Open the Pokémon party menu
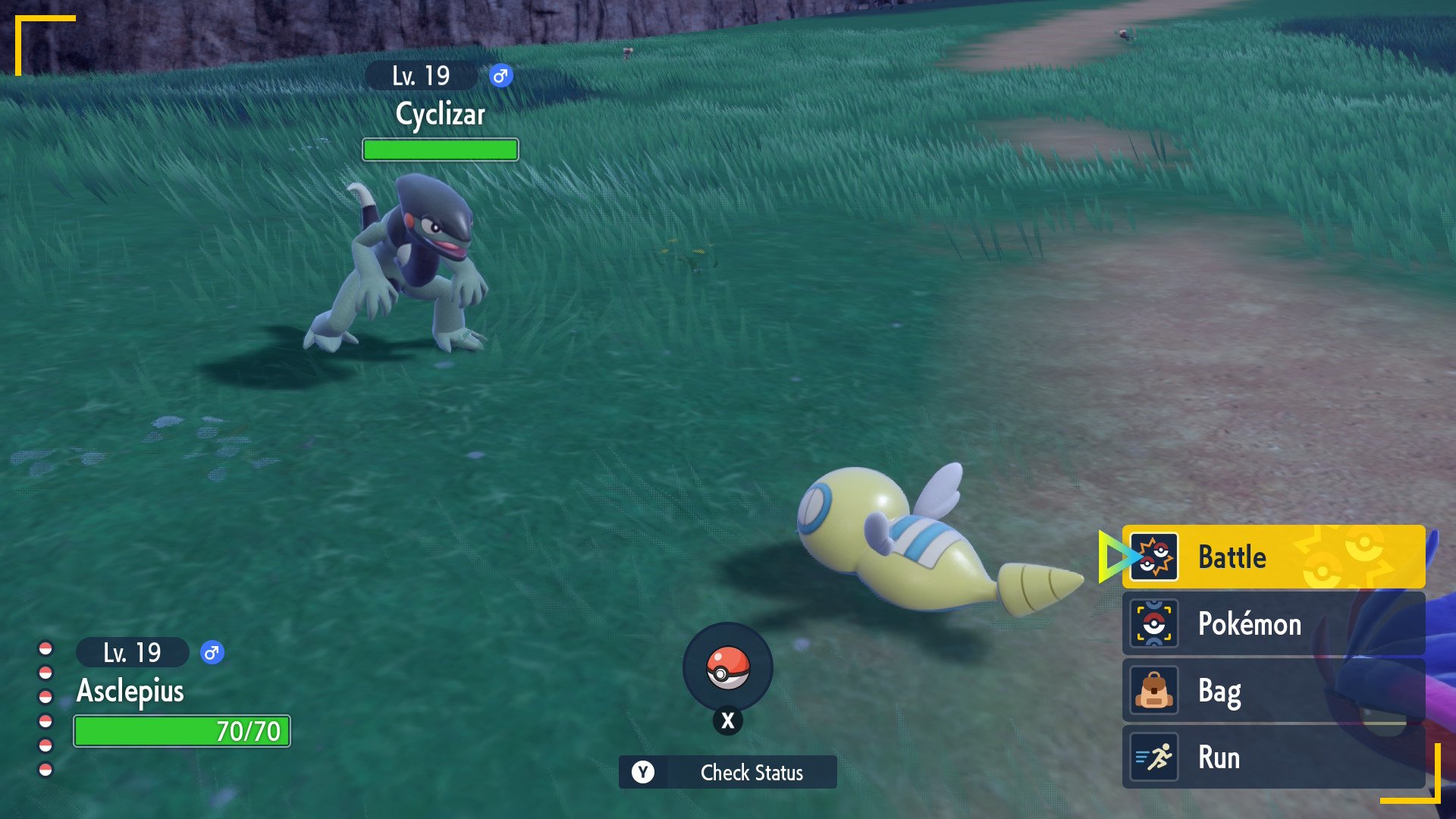This screenshot has width=1456, height=819. pos(1272,624)
